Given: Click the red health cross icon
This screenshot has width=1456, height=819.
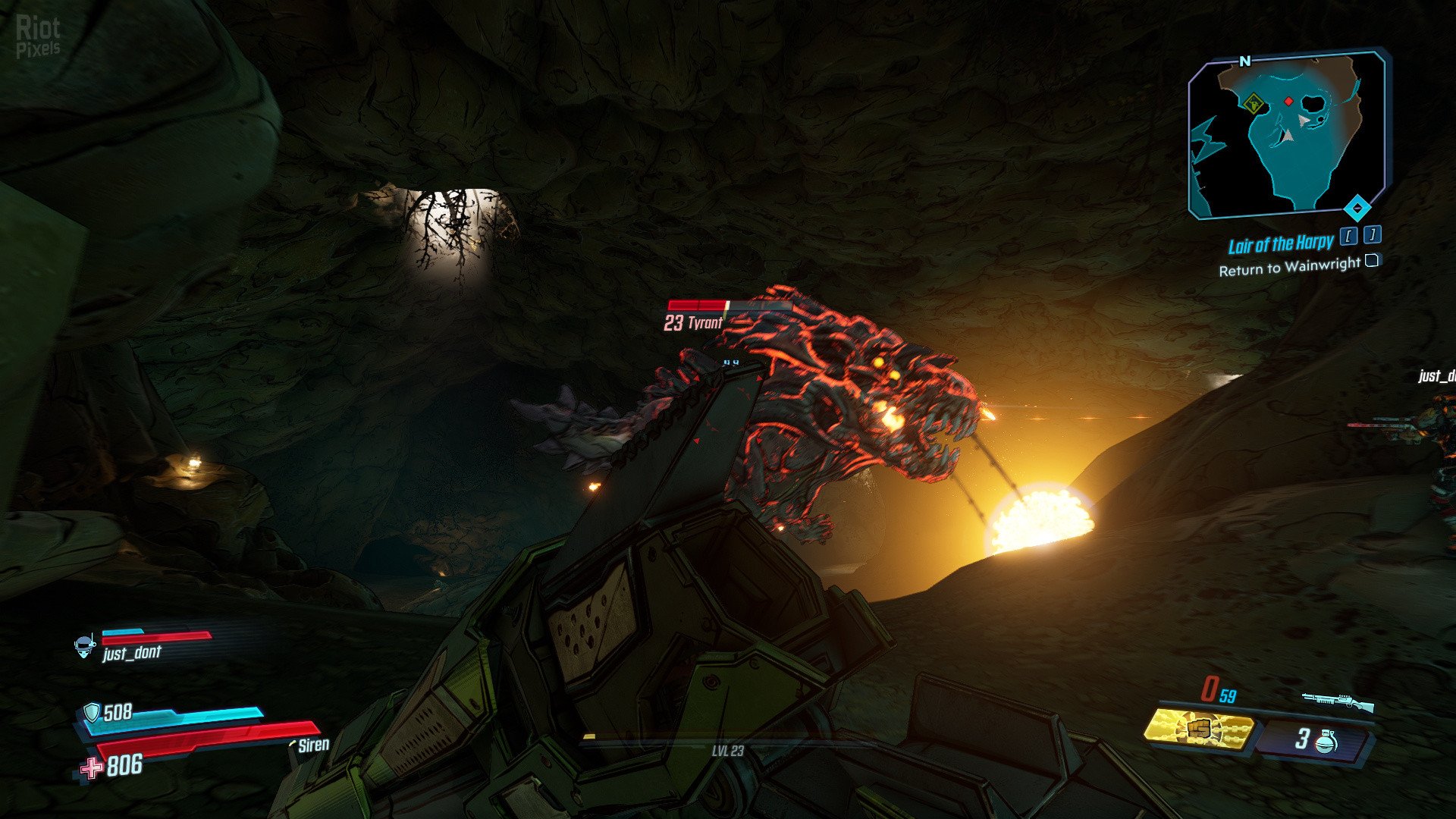Looking at the screenshot, I should [x=92, y=768].
